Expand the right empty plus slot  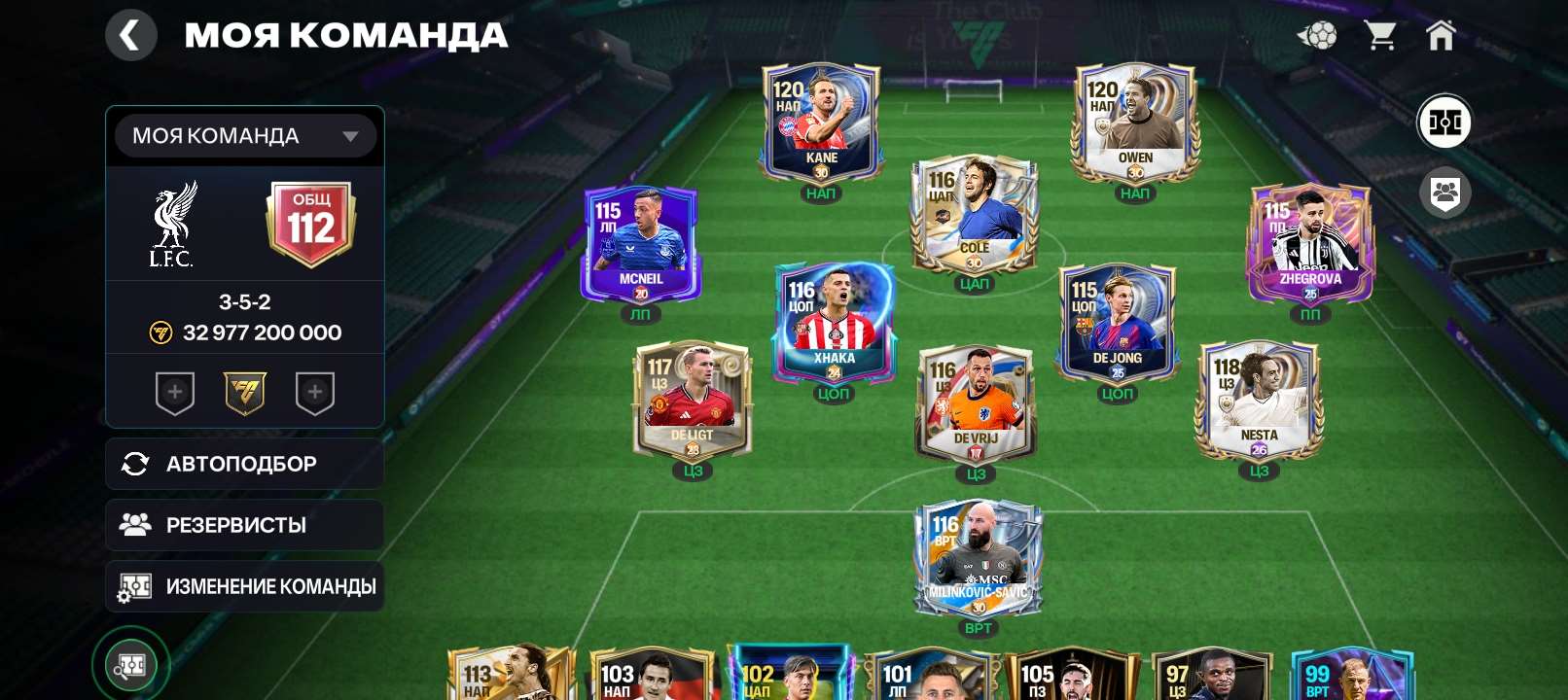pyautogui.click(x=314, y=393)
